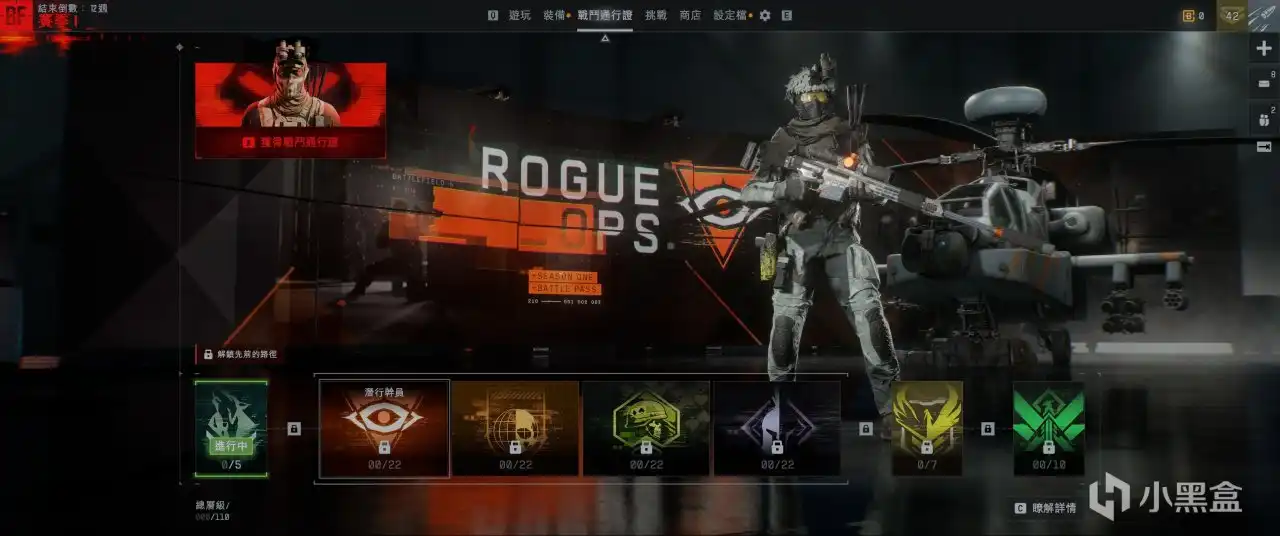Switch to the 裝備 (Loadout) tab
1280x536 pixels.
[x=553, y=15]
